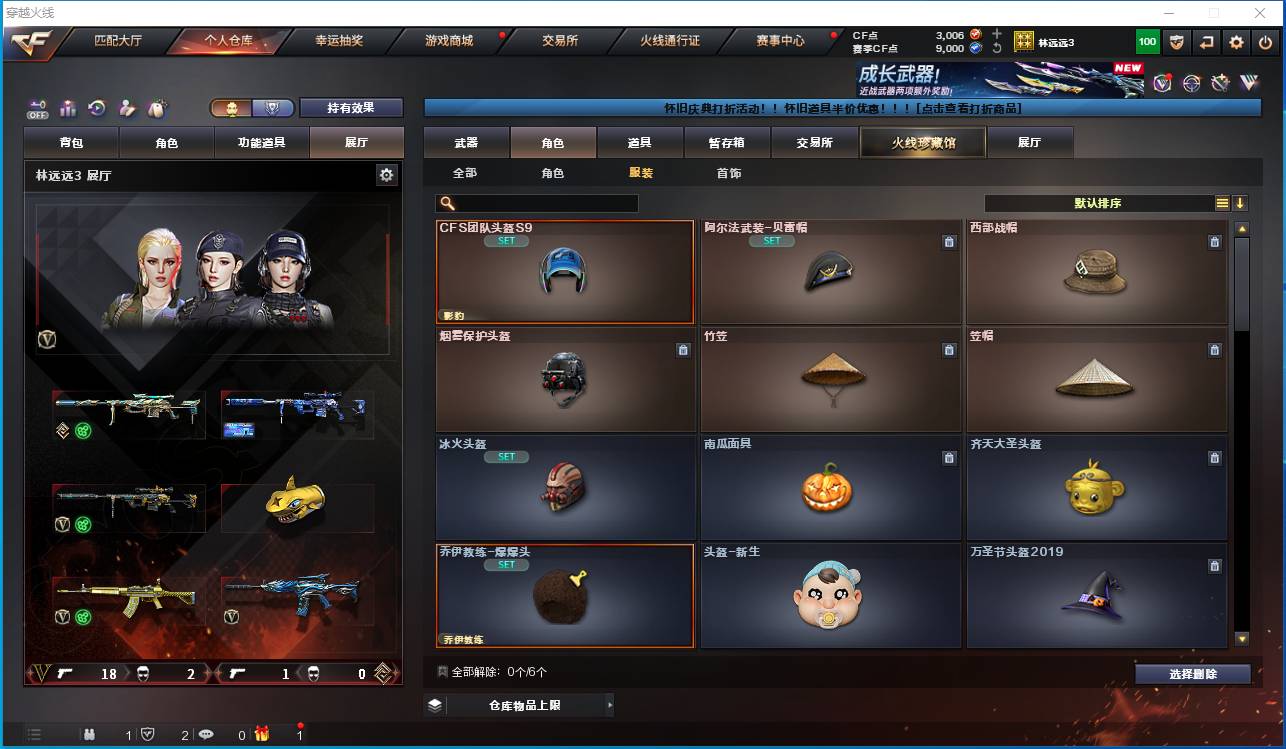Viewport: 1286px width, 749px height.
Task: Switch to the 火线珍藏馆 tab
Action: coord(921,142)
